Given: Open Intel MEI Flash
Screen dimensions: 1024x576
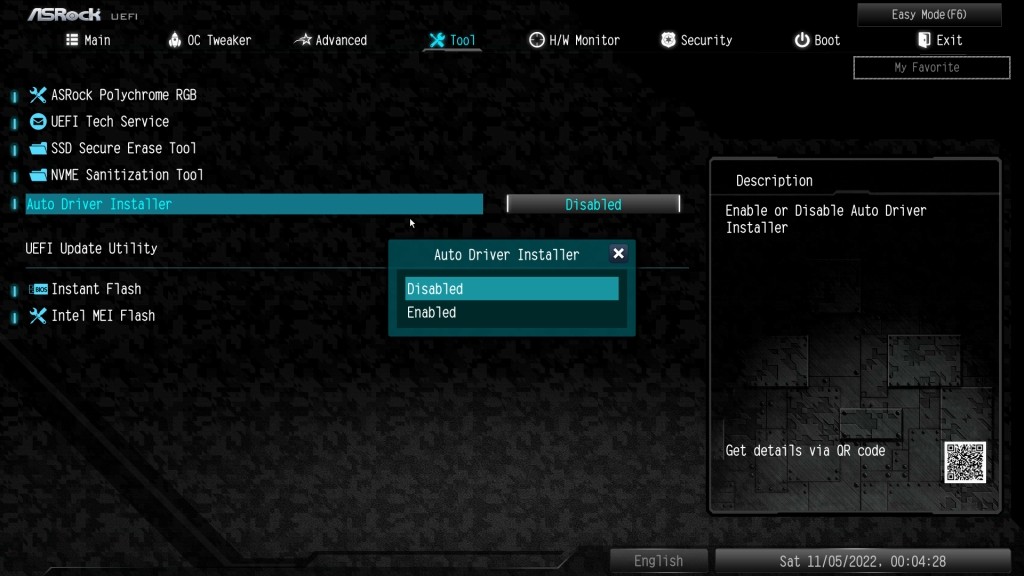Looking at the screenshot, I should coord(103,316).
